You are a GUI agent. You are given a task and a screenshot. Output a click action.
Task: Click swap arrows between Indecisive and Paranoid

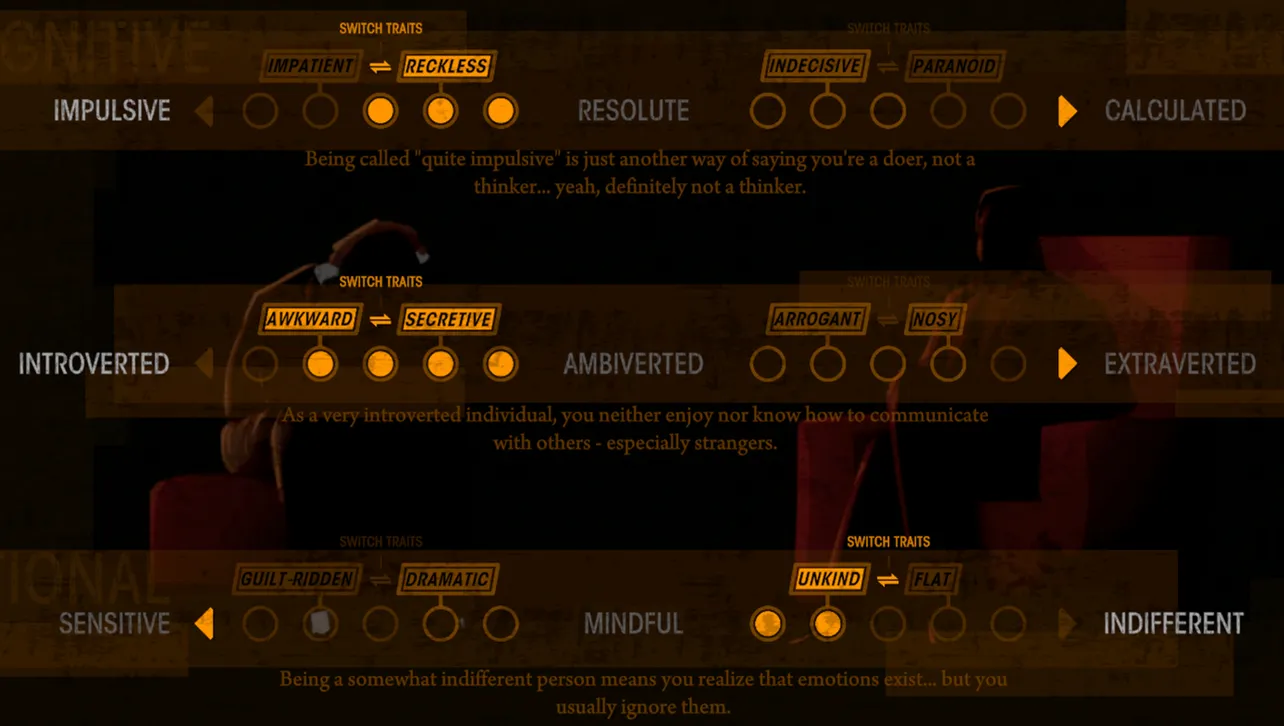pos(888,66)
